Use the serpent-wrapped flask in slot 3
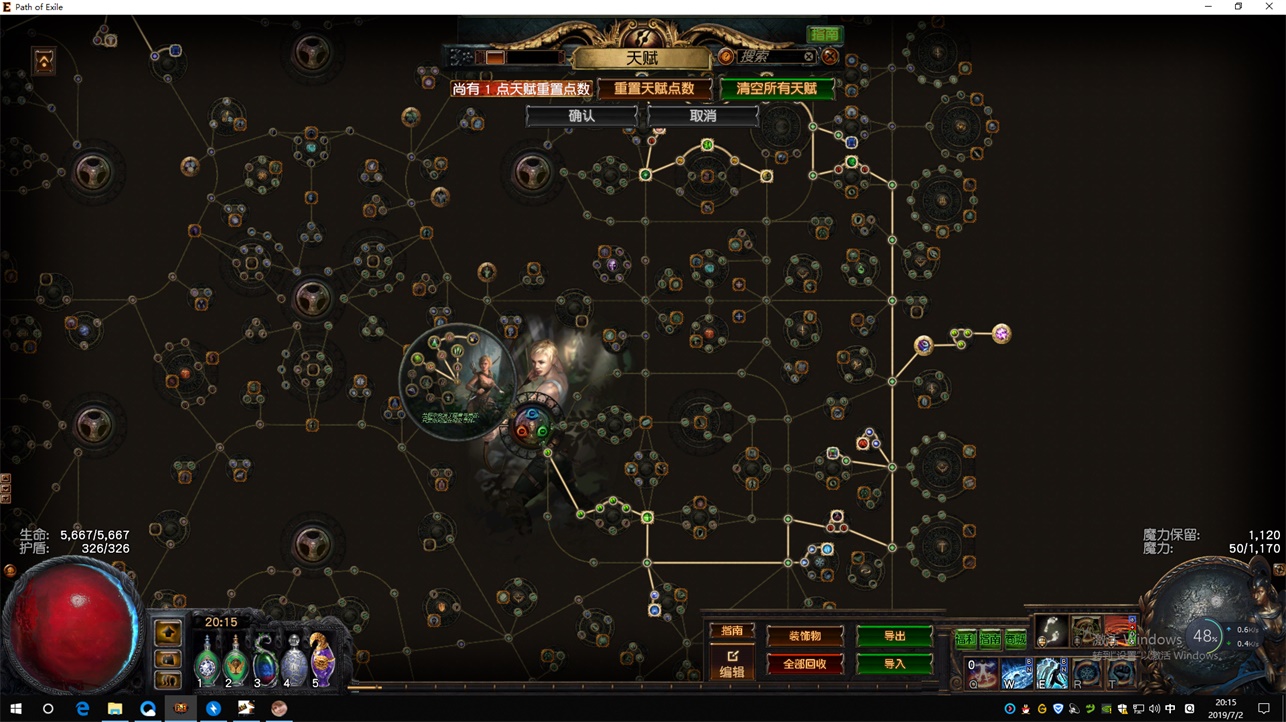1286x722 pixels. pos(264,661)
